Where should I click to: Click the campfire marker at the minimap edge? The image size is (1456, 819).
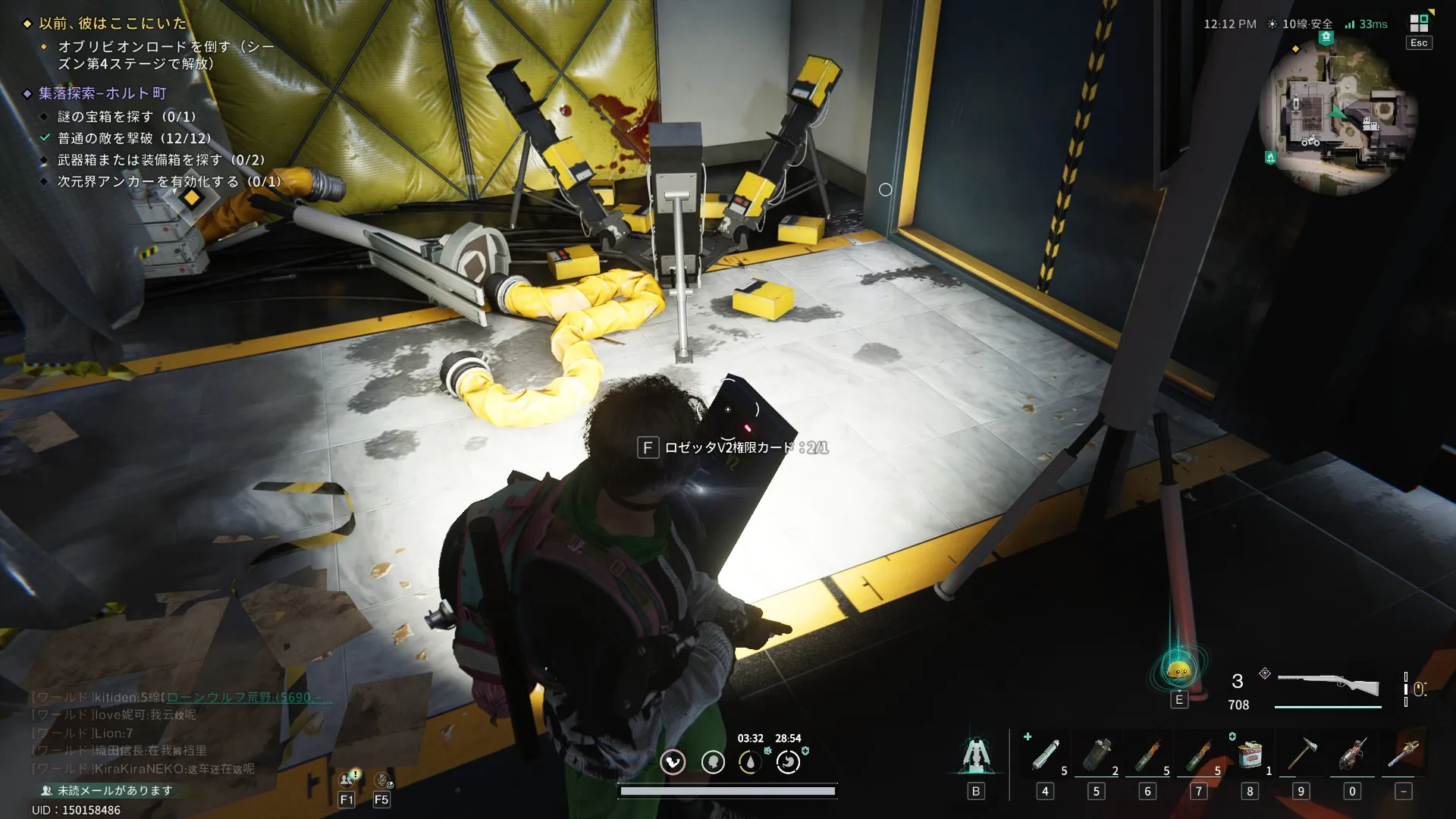coord(1270,158)
